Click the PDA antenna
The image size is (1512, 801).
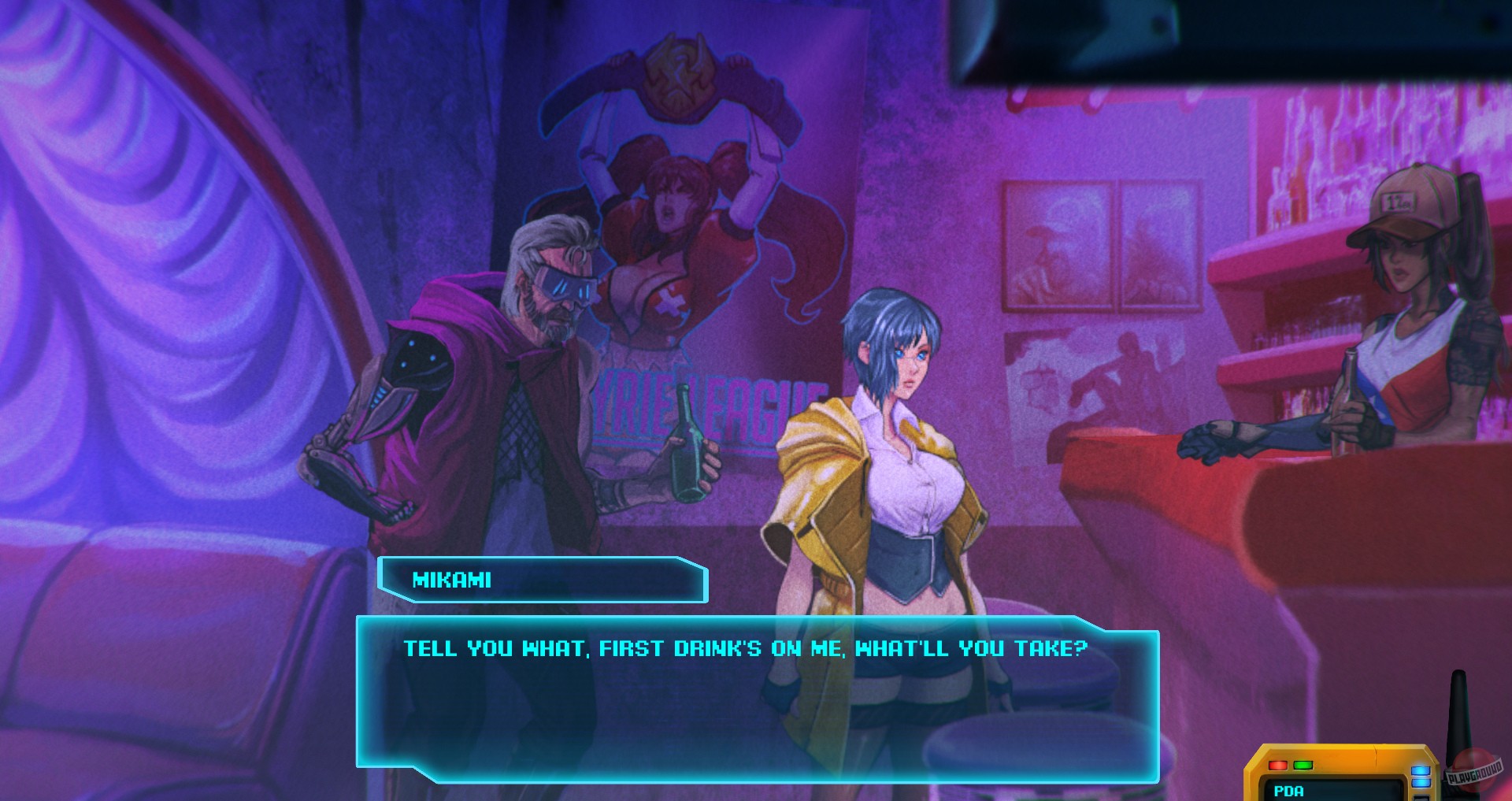click(1460, 713)
